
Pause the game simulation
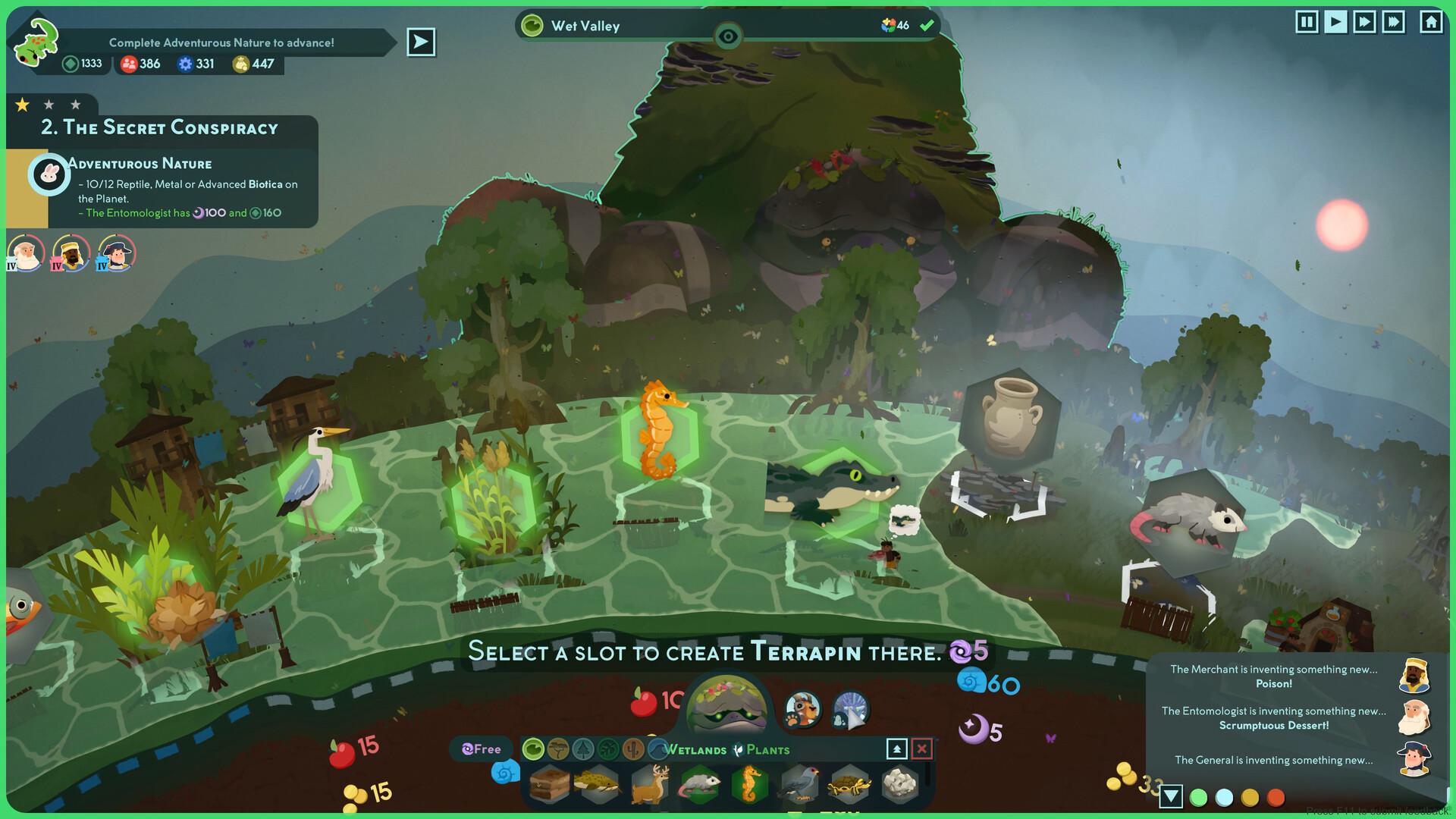[x=1307, y=22]
